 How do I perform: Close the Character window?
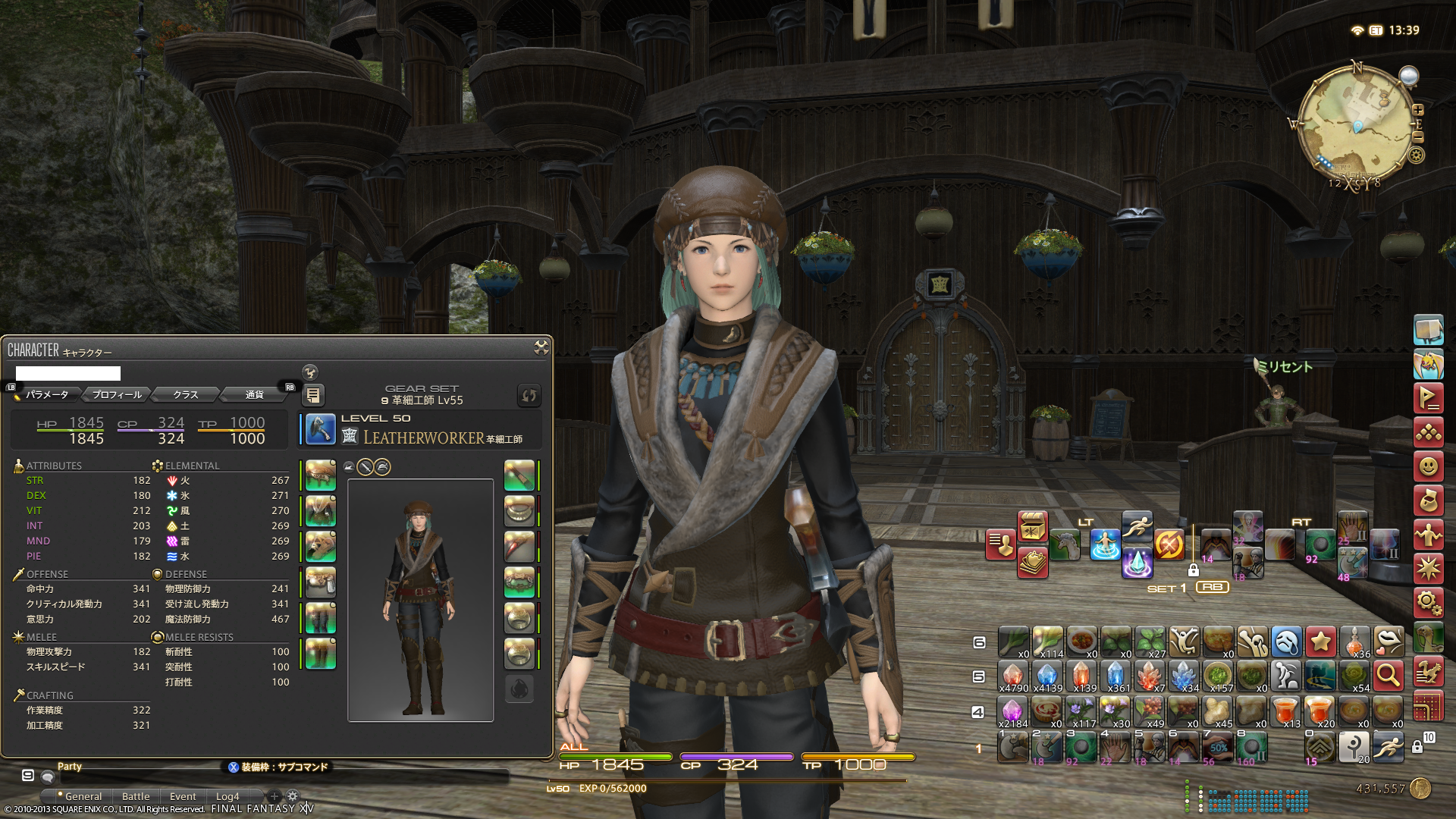tap(541, 347)
